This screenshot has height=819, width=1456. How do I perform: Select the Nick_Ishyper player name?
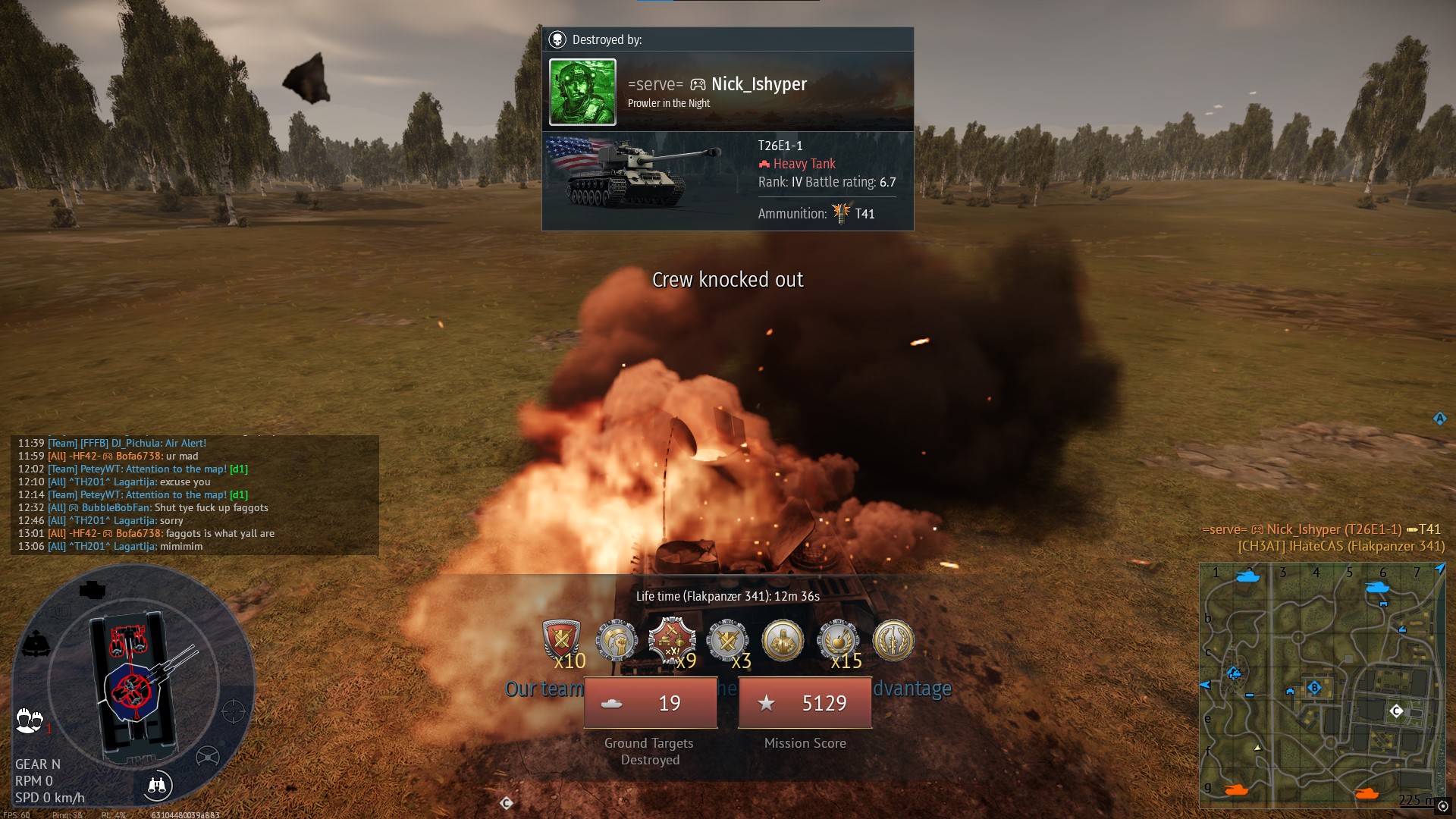click(758, 84)
